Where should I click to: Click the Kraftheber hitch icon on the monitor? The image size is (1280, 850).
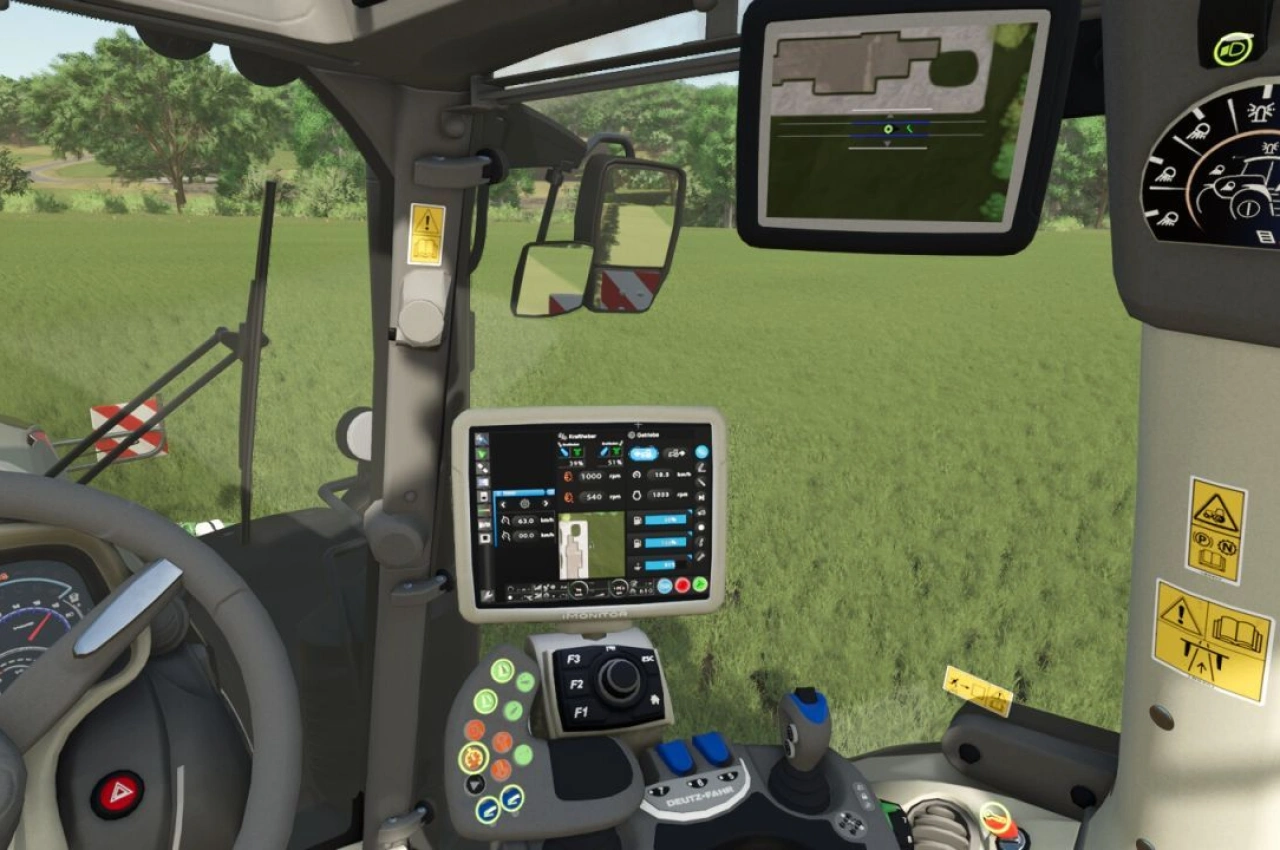(562, 435)
